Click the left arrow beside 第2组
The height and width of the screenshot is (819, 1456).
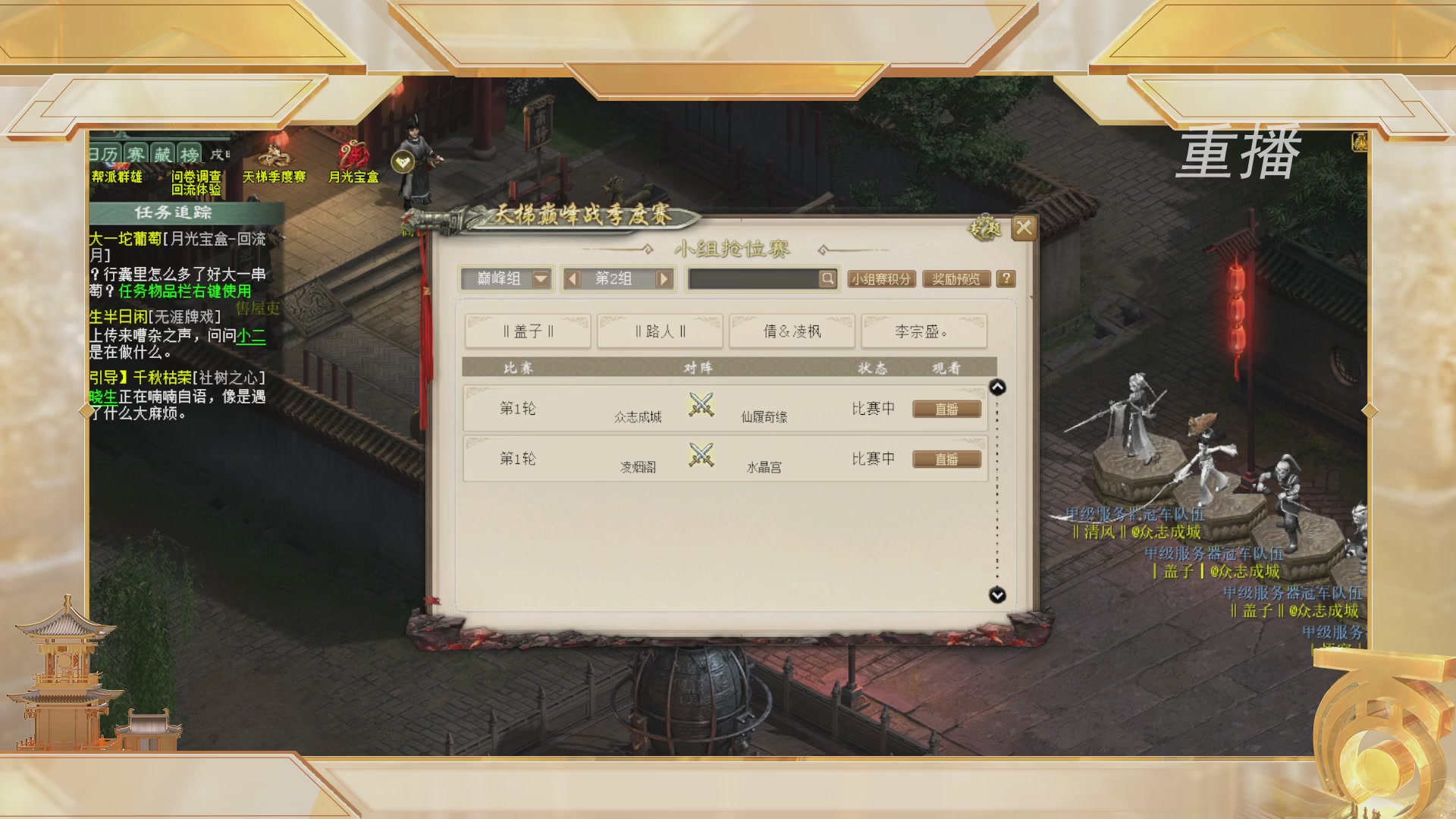pos(574,279)
